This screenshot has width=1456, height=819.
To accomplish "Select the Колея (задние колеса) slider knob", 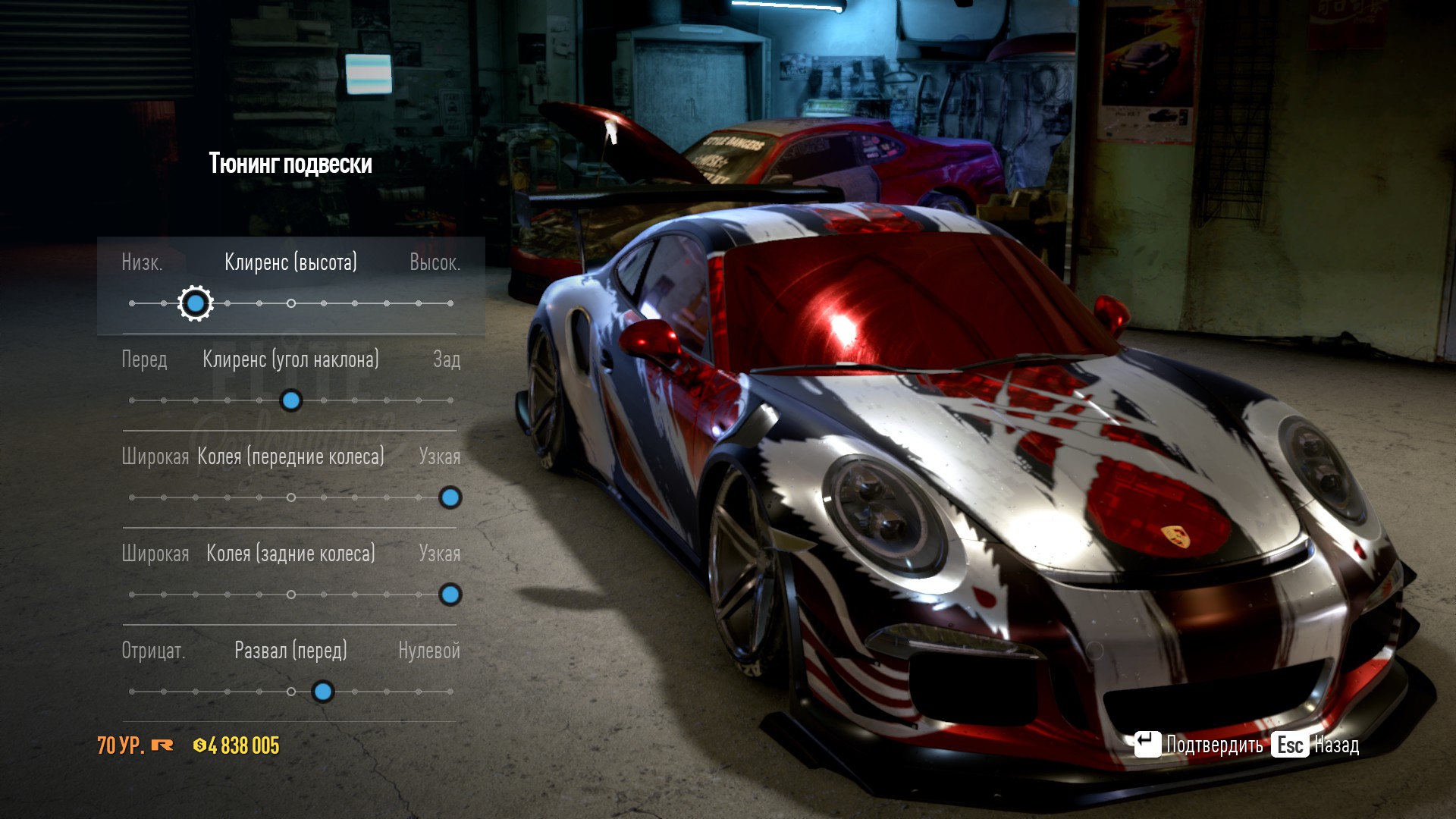I will click(x=450, y=595).
